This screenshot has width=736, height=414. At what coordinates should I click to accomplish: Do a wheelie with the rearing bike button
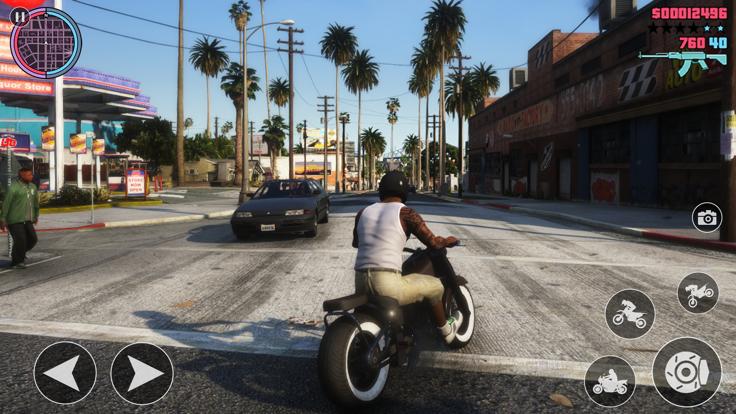(x=698, y=293)
